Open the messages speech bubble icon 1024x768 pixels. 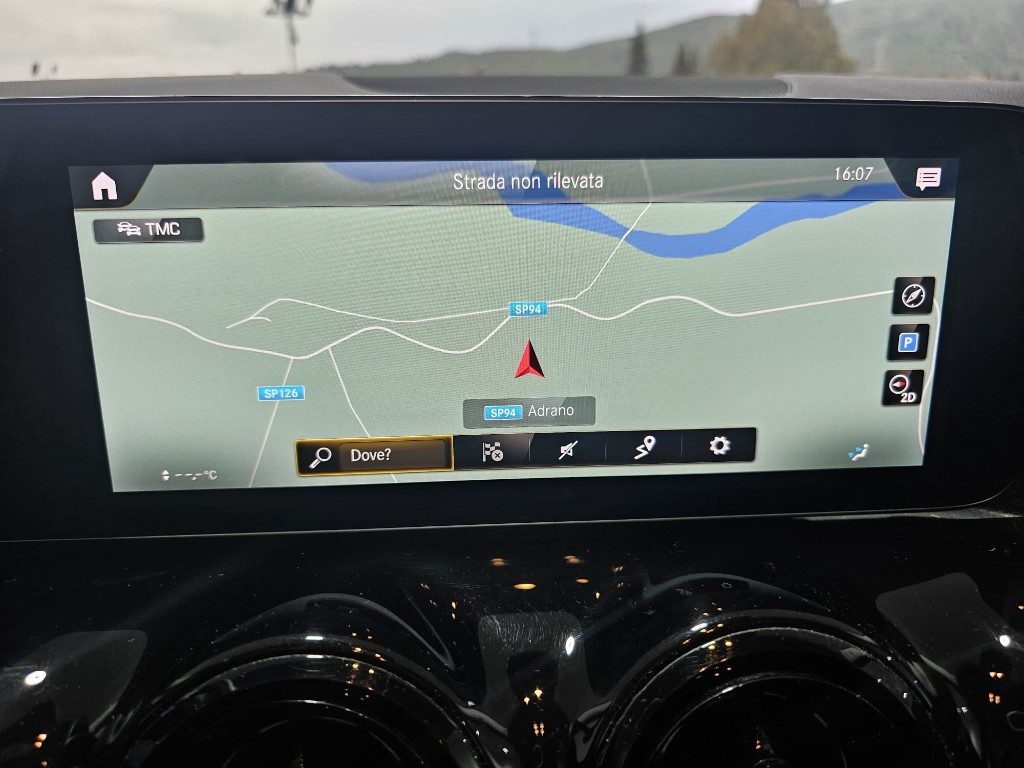click(927, 179)
